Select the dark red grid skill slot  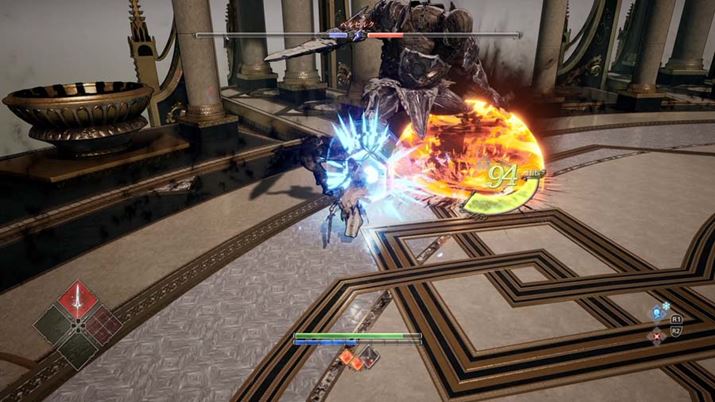coord(102,325)
